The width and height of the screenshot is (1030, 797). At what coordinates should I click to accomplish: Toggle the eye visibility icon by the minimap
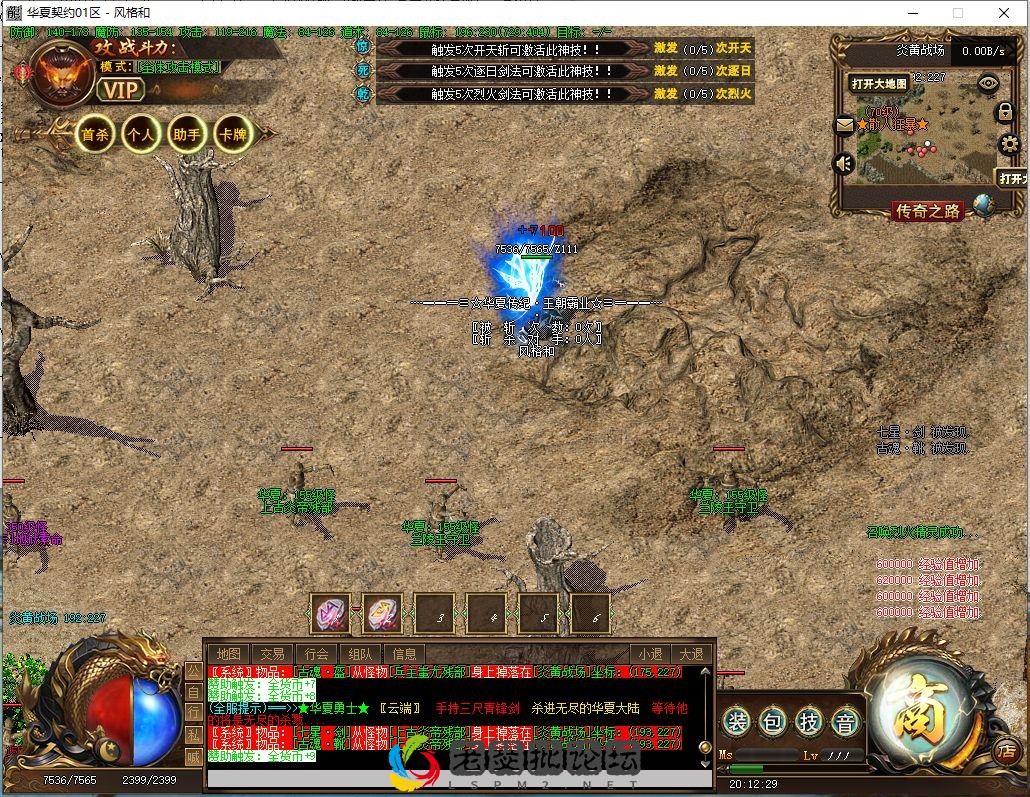pyautogui.click(x=988, y=83)
